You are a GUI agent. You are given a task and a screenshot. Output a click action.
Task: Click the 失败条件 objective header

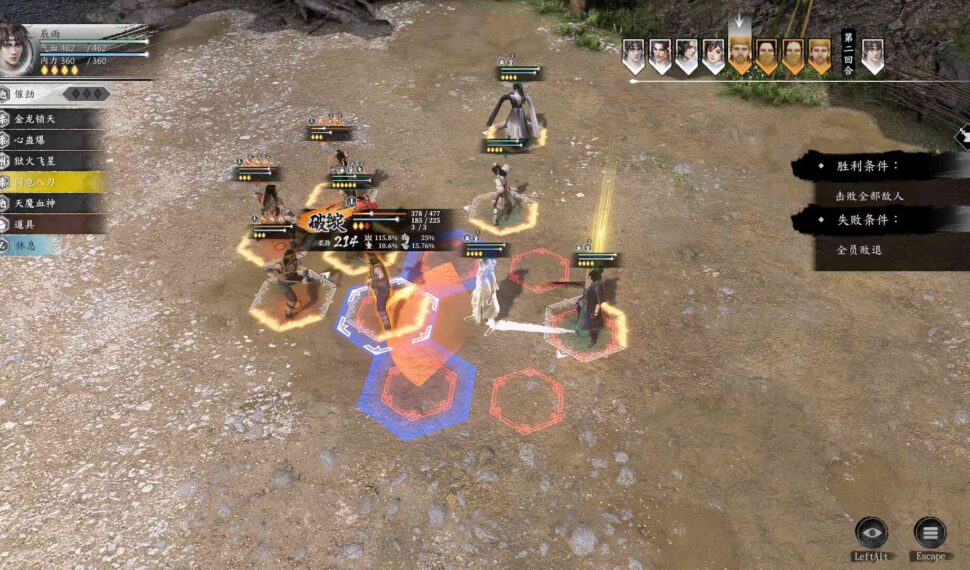[866, 220]
